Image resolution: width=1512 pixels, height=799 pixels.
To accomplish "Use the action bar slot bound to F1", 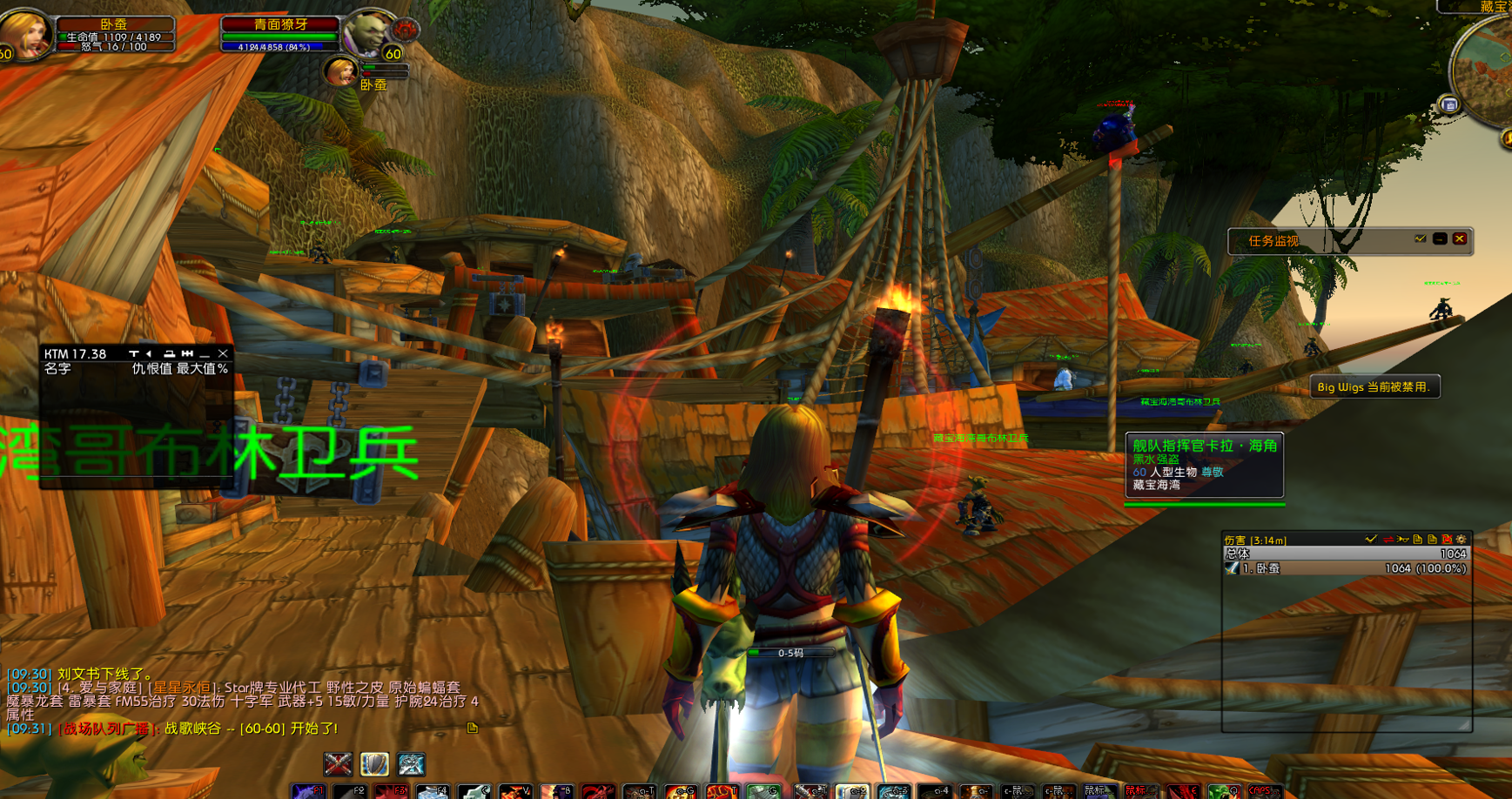I will 308,791.
